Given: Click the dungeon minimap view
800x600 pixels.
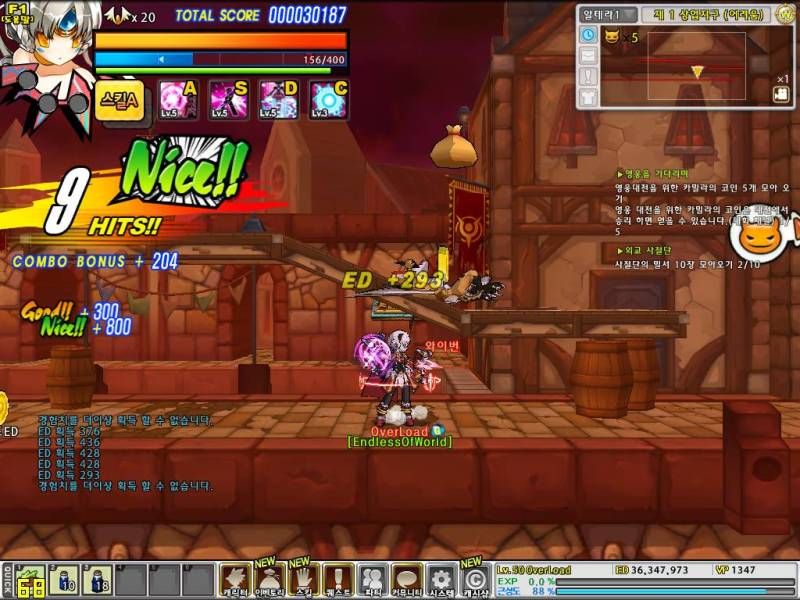Looking at the screenshot, I should [x=696, y=66].
